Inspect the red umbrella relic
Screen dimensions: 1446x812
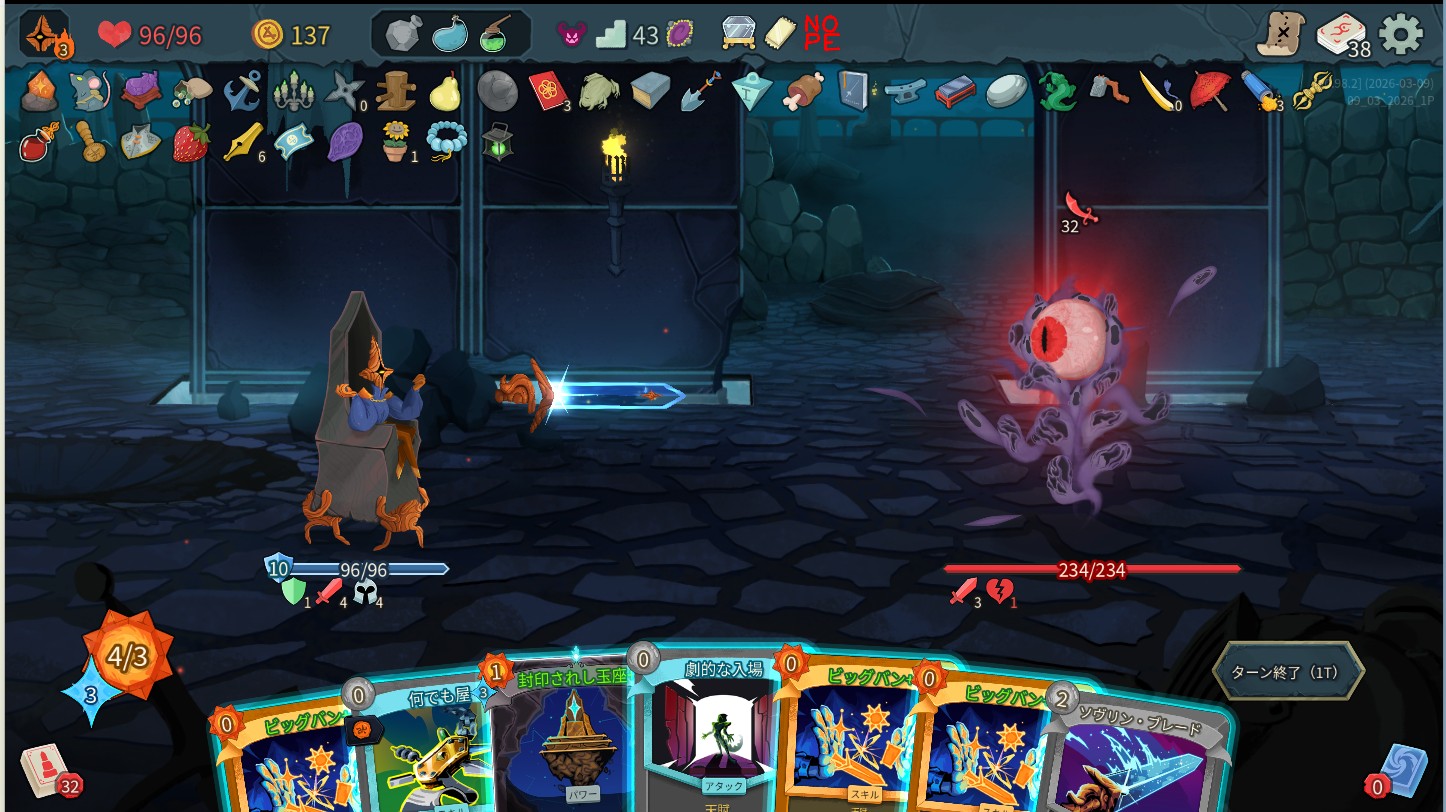tap(1208, 91)
